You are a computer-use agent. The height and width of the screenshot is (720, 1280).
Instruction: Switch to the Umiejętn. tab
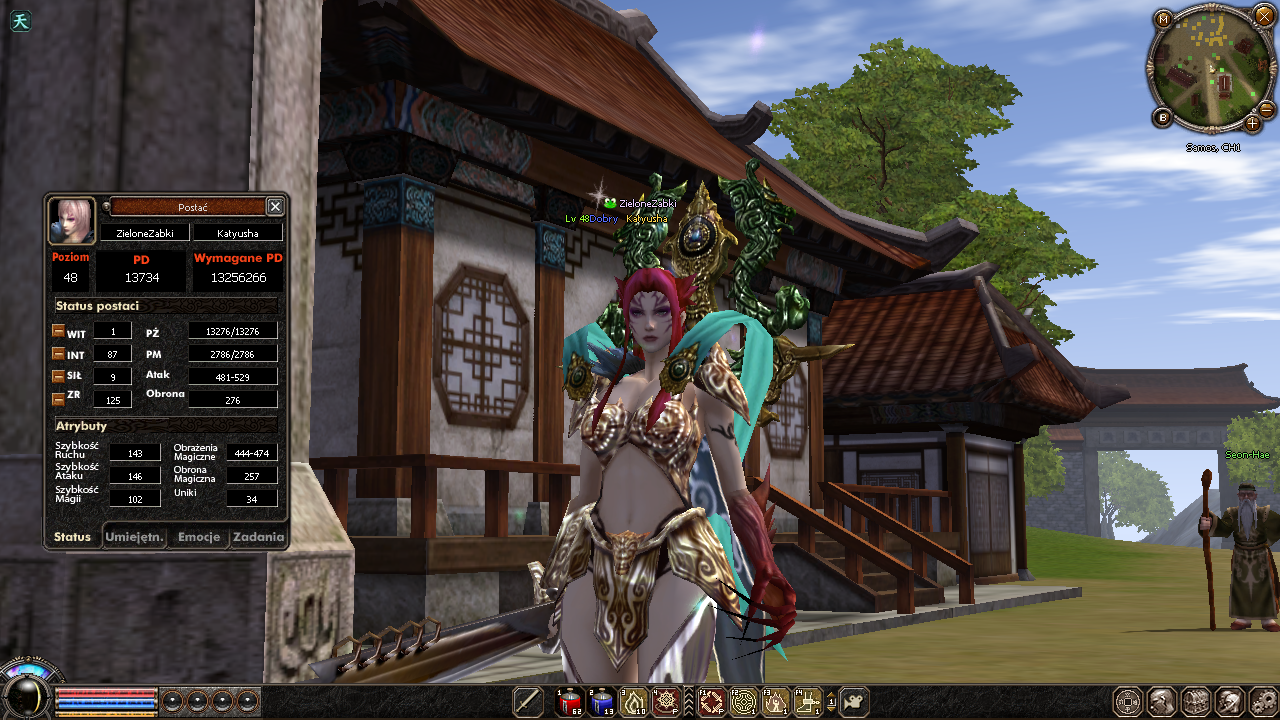[x=134, y=537]
